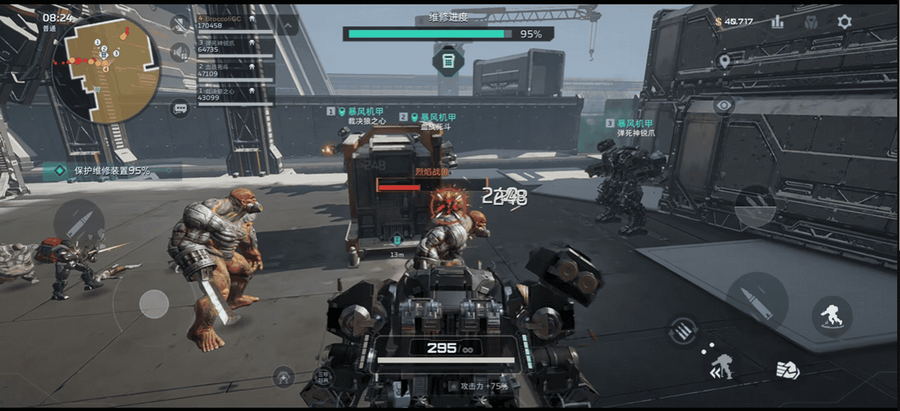Open the circular minimap
The width and height of the screenshot is (900, 411).
105,68
